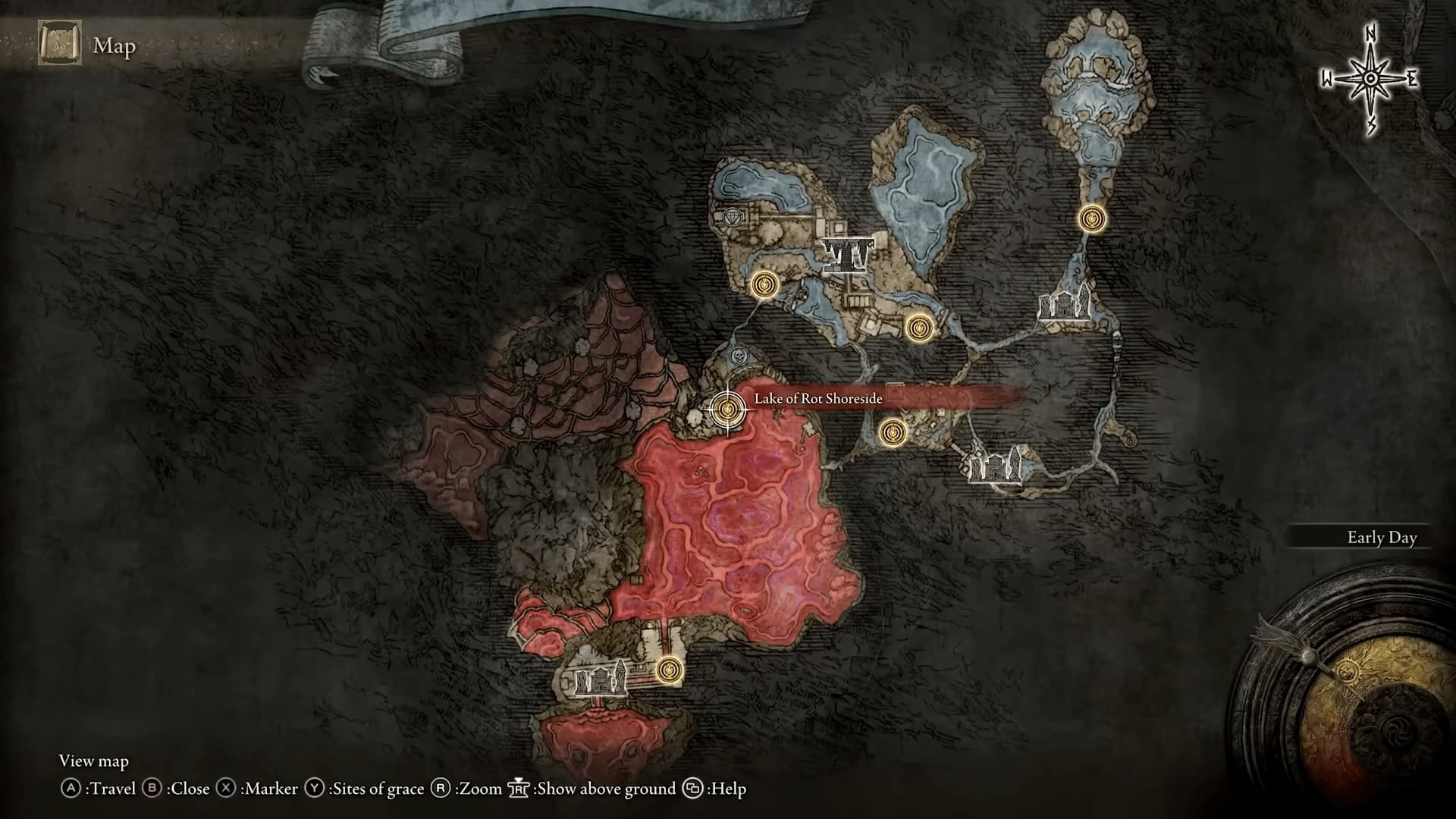The image size is (1456, 819).
Task: Click the compass rose
Action: 1370,79
